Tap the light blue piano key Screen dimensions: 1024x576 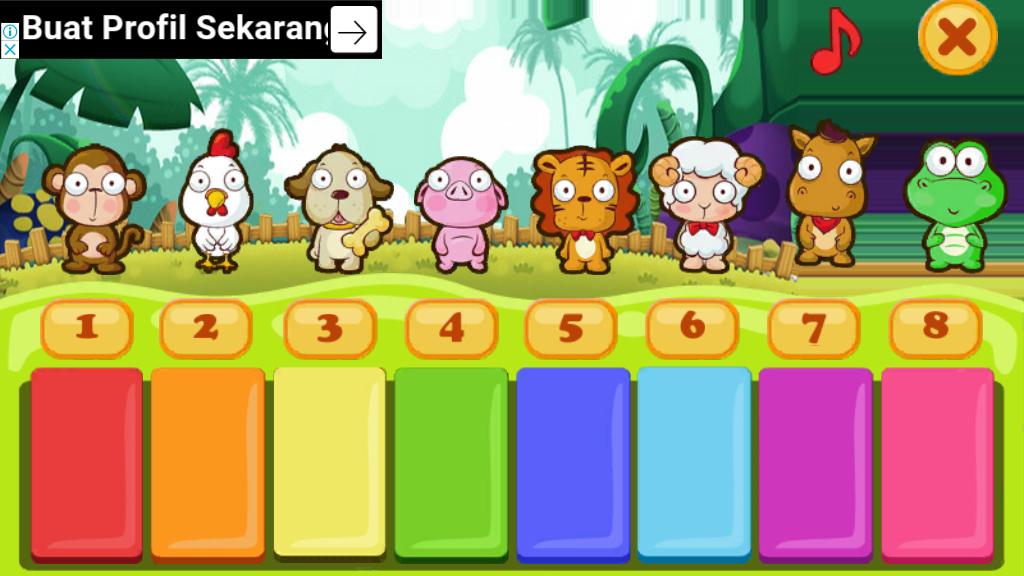[694, 462]
